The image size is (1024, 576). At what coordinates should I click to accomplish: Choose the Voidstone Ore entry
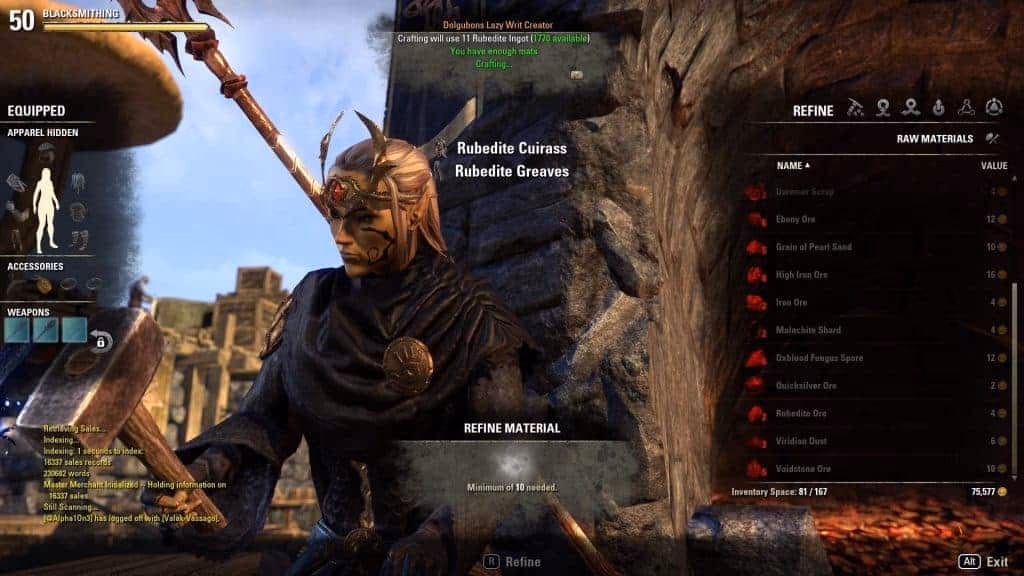click(x=802, y=469)
